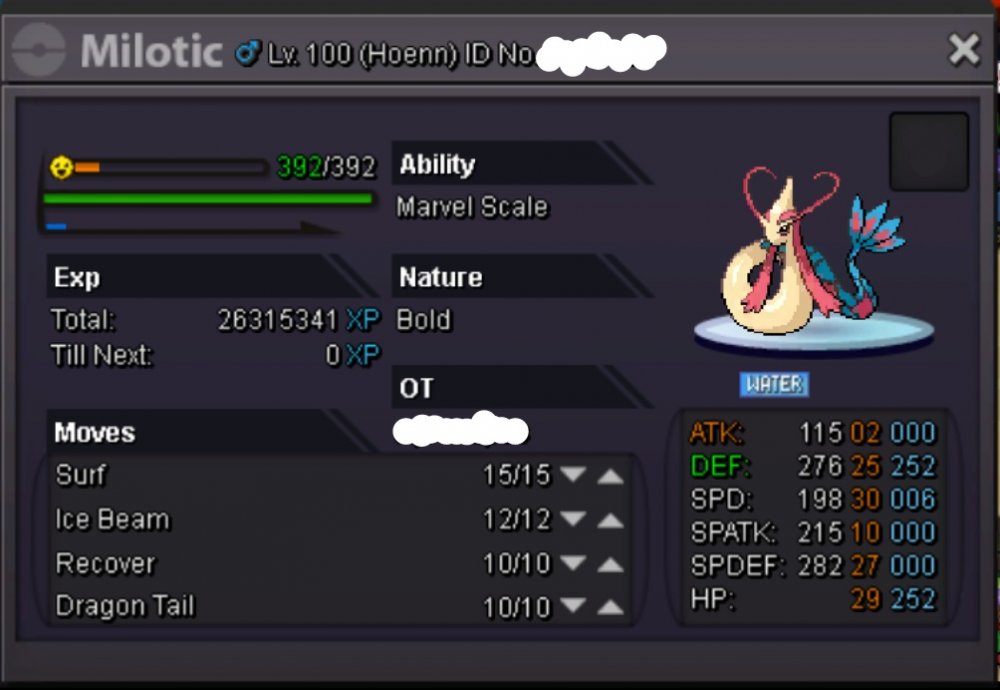Move Ice Beam down one position
Image resolution: width=1000 pixels, height=690 pixels.
[x=573, y=521]
